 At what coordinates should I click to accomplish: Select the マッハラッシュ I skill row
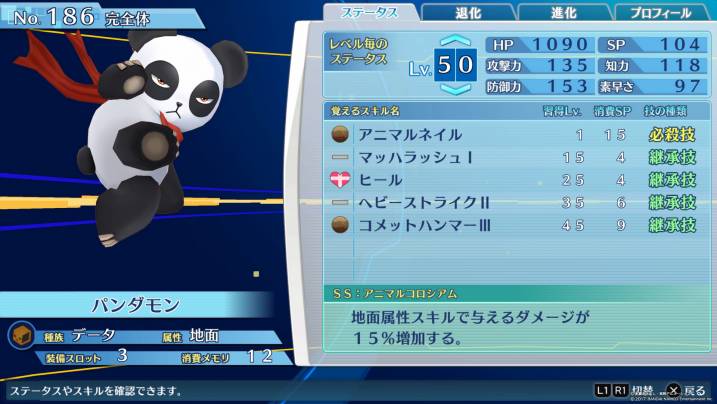(513, 157)
